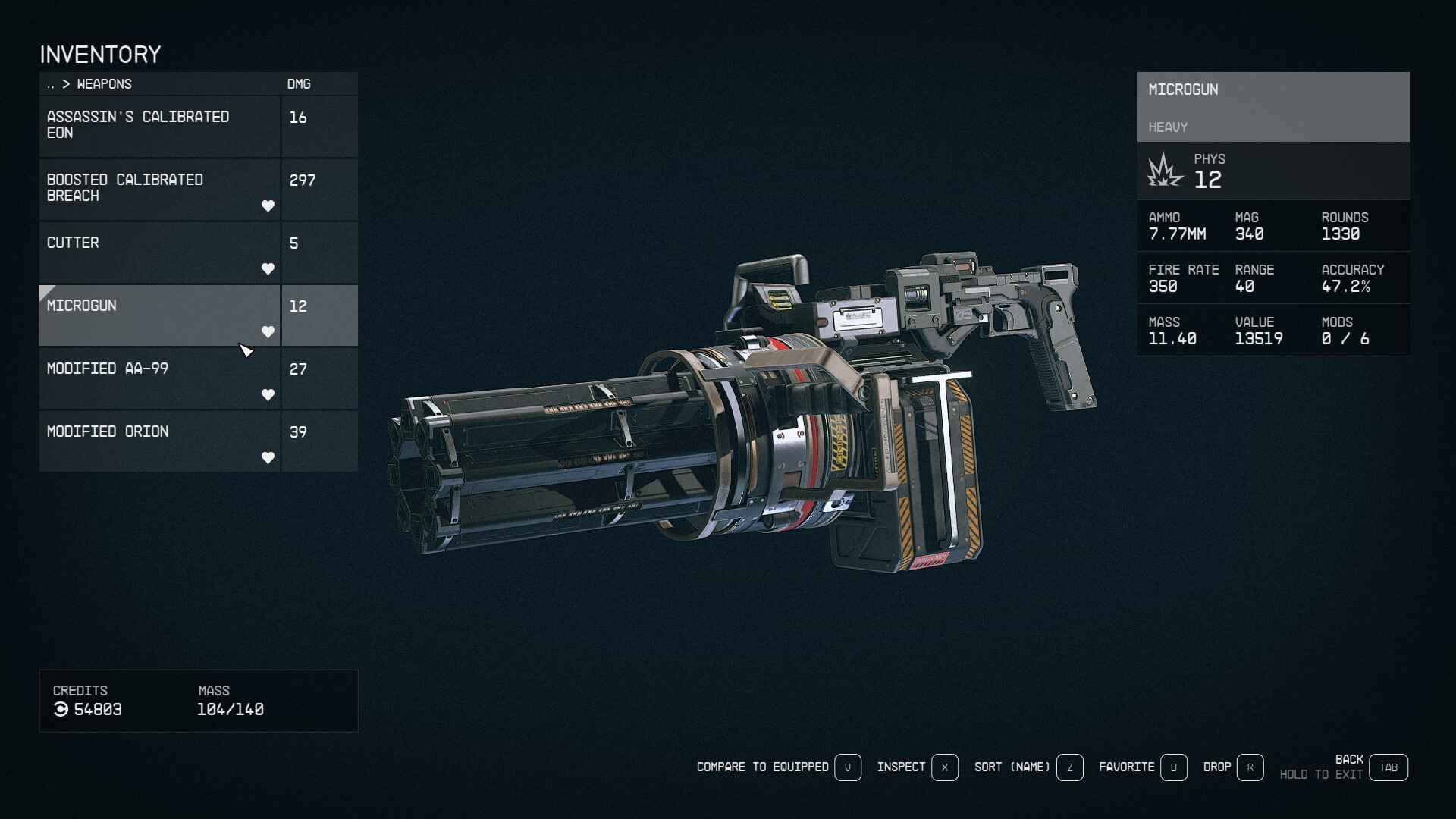
Task: Select the Cutter in the weapons list
Action: click(159, 252)
